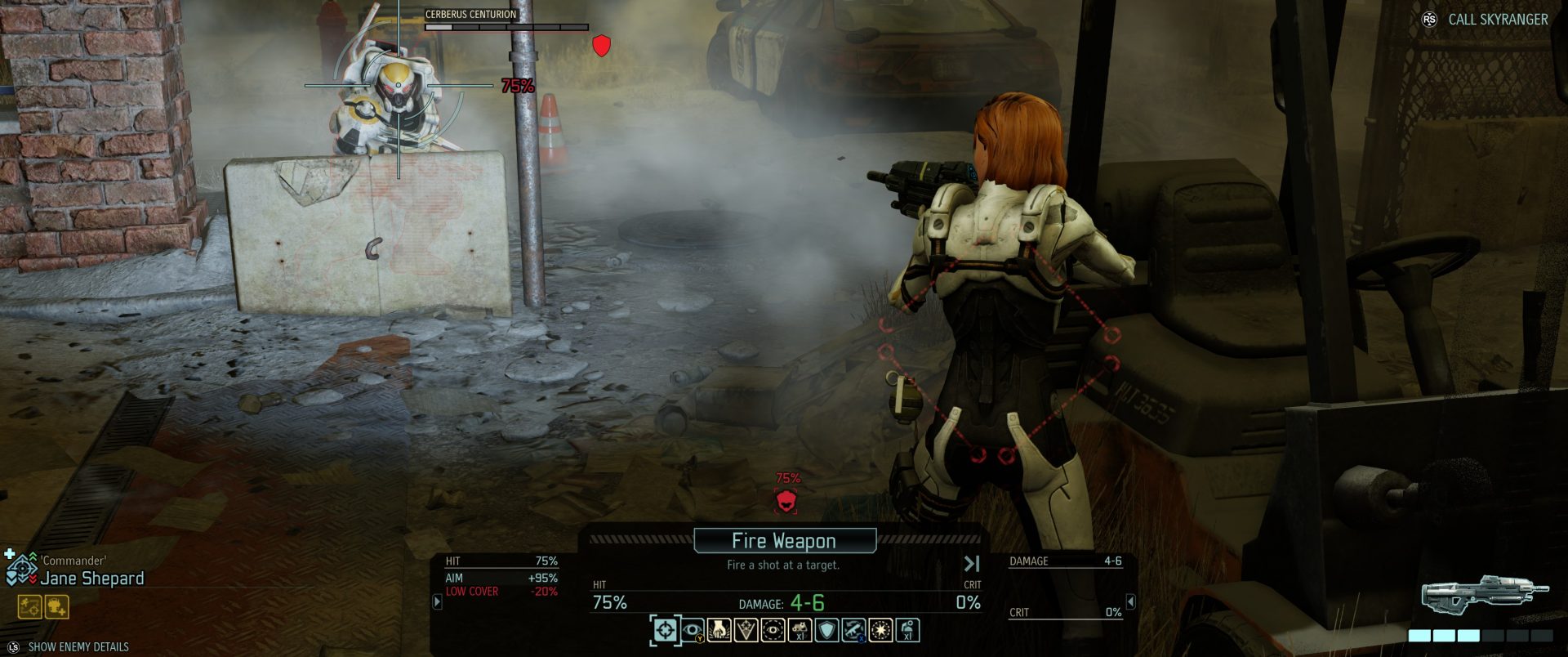Expand the damage breakdown panel arrow

point(1131,601)
